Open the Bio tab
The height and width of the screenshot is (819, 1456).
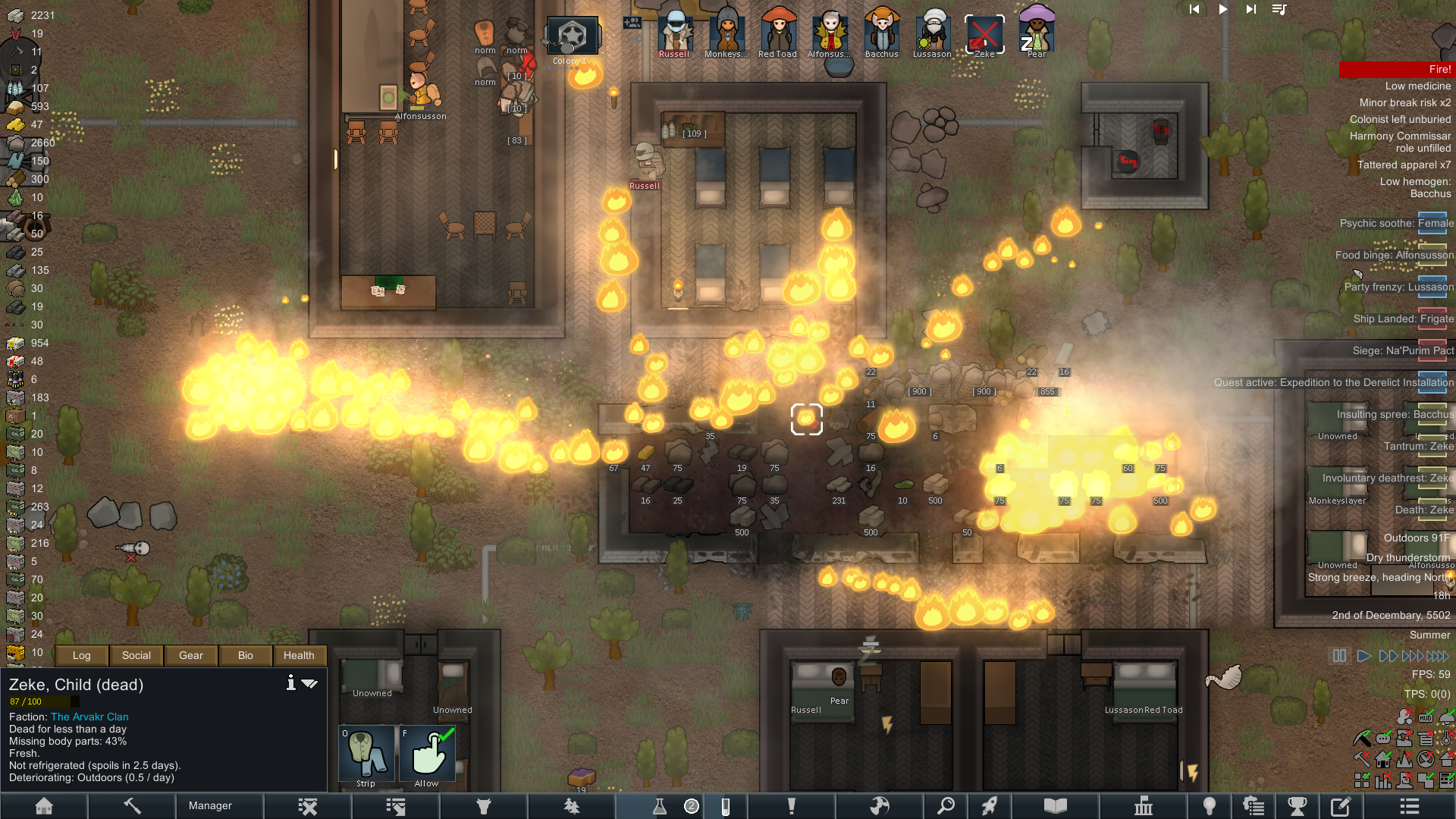click(x=245, y=655)
